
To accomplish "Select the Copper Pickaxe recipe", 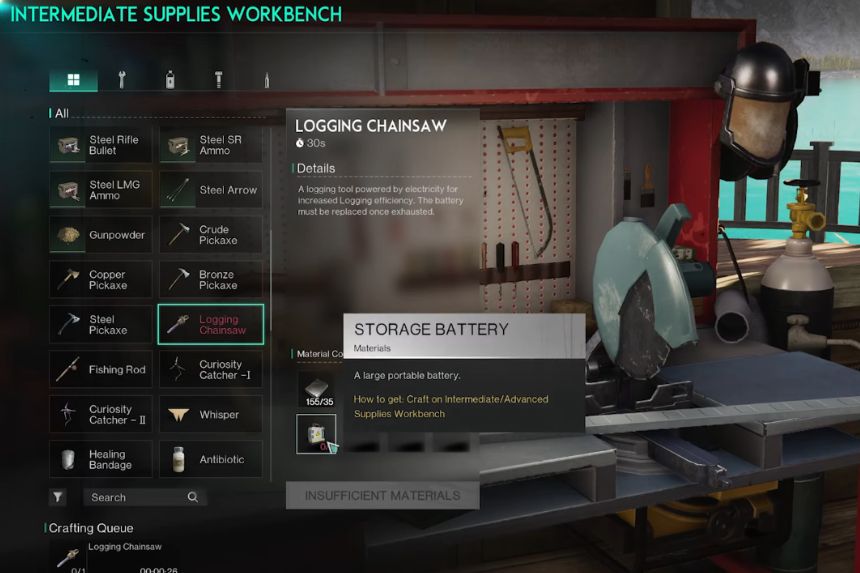I will (101, 280).
